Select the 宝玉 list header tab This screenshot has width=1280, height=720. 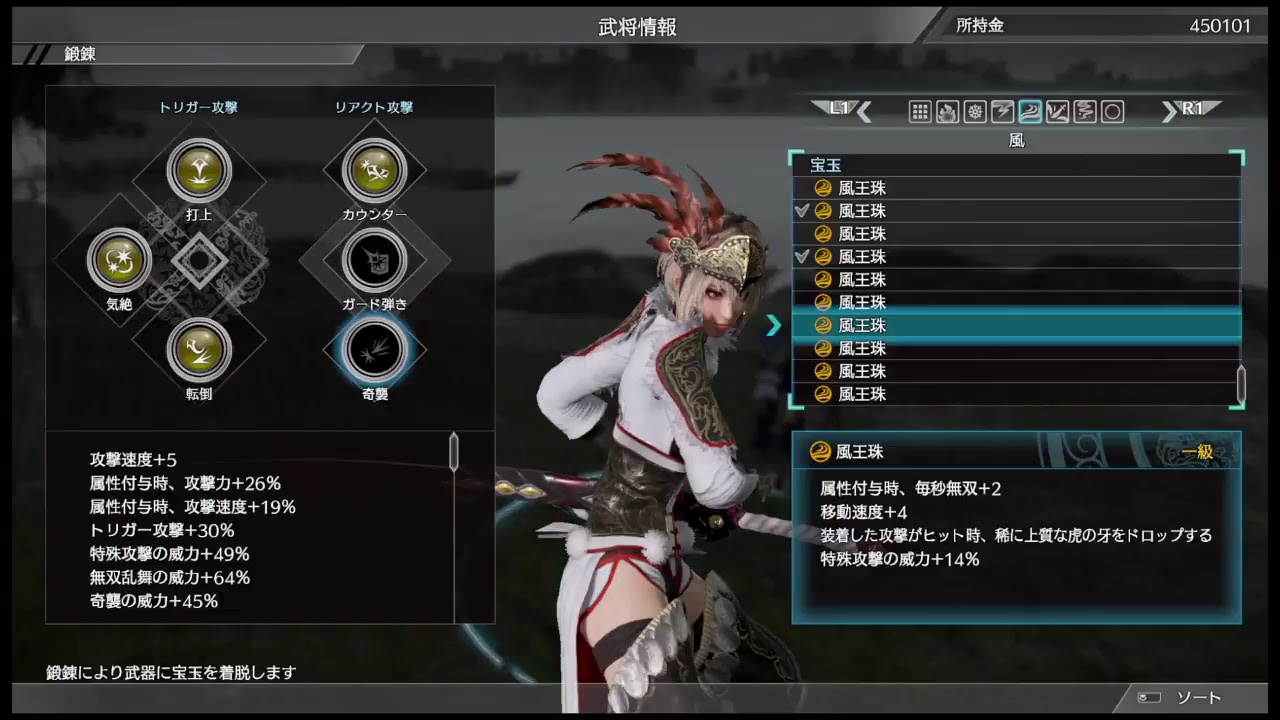tap(826, 165)
